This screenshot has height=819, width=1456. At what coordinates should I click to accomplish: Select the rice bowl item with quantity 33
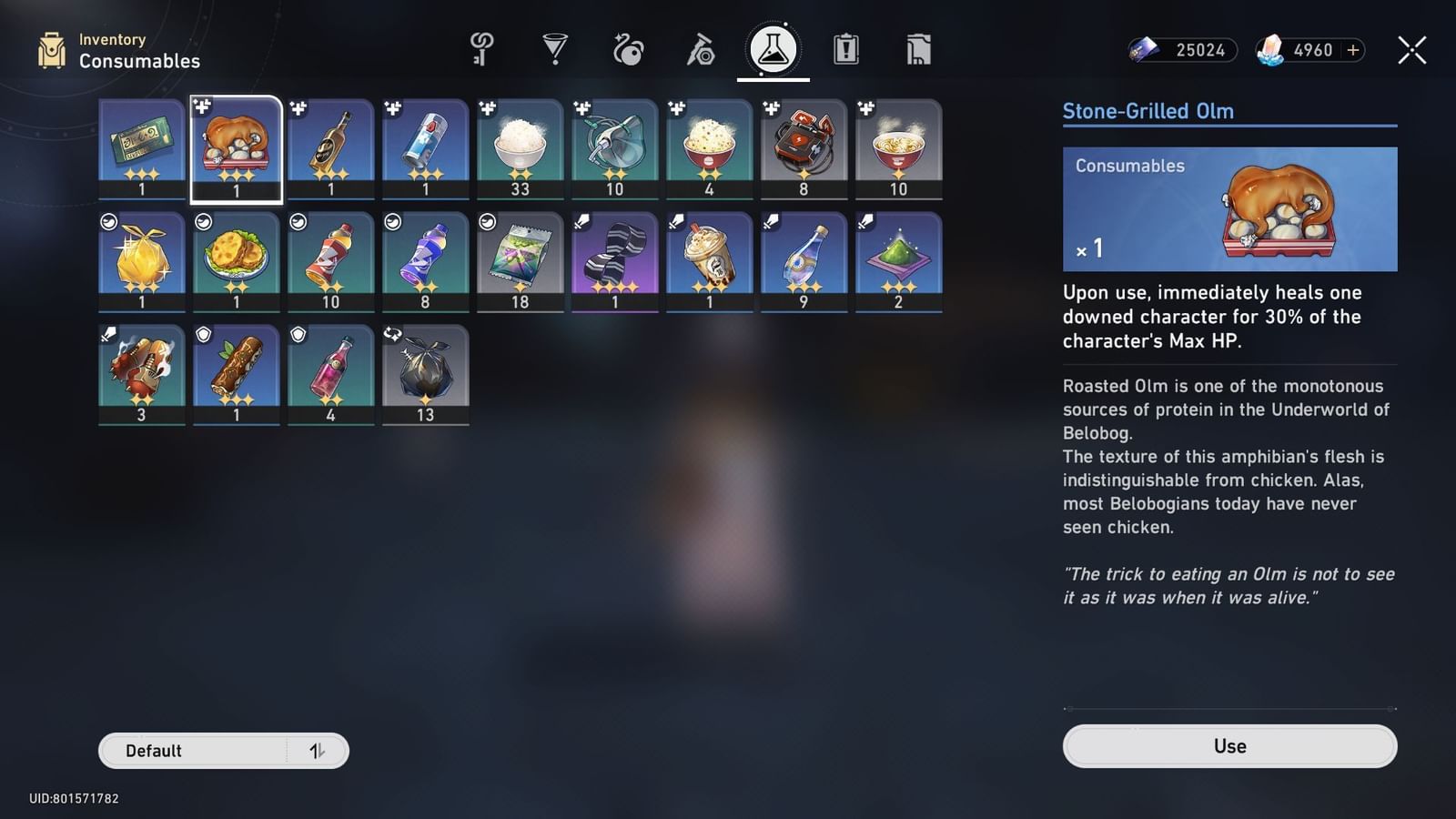click(520, 146)
